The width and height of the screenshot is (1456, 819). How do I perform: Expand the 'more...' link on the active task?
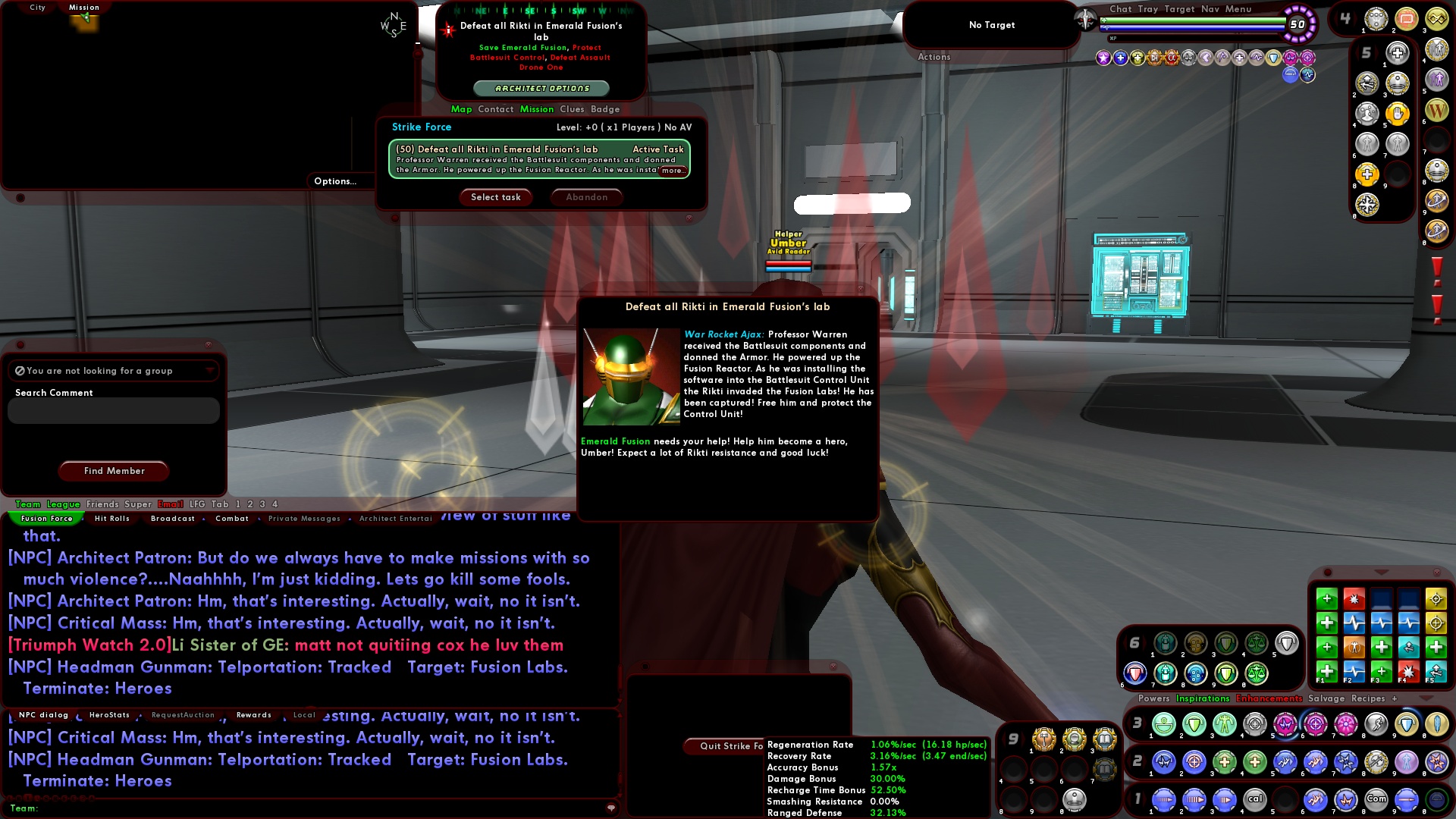(674, 170)
